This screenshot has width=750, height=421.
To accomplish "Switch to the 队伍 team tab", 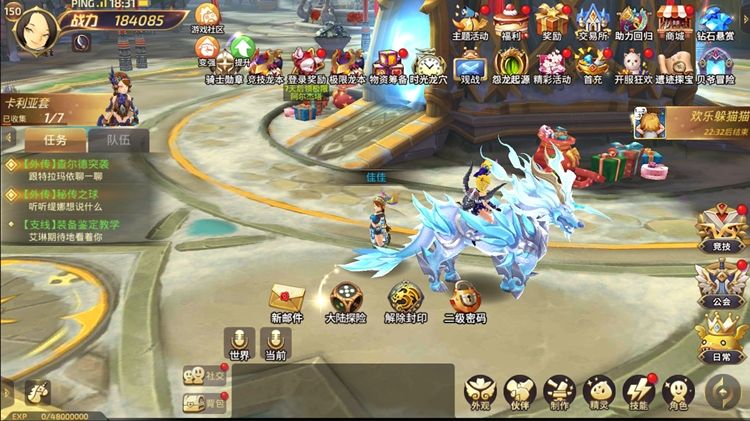I will click(119, 141).
